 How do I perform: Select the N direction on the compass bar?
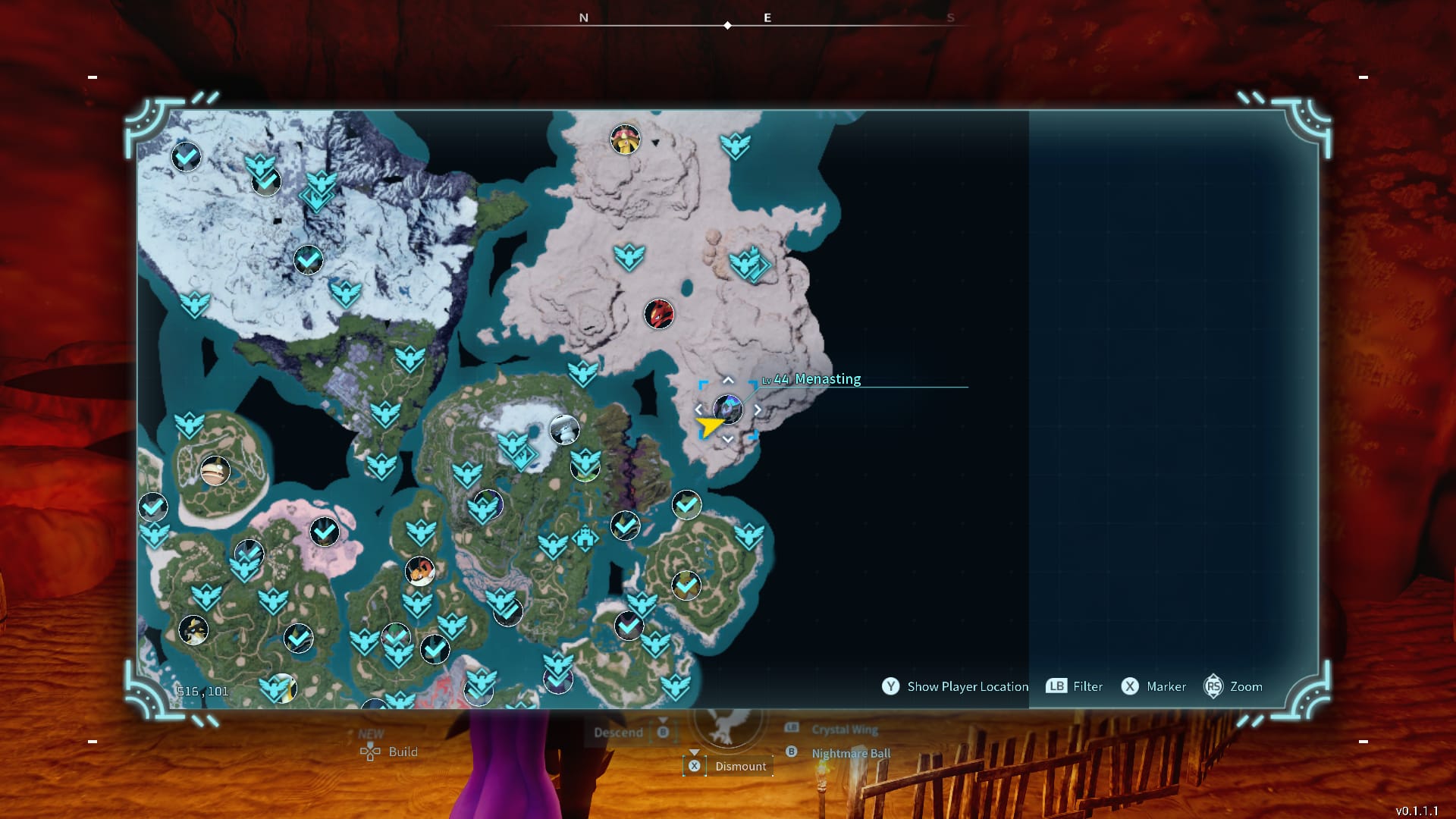[583, 17]
